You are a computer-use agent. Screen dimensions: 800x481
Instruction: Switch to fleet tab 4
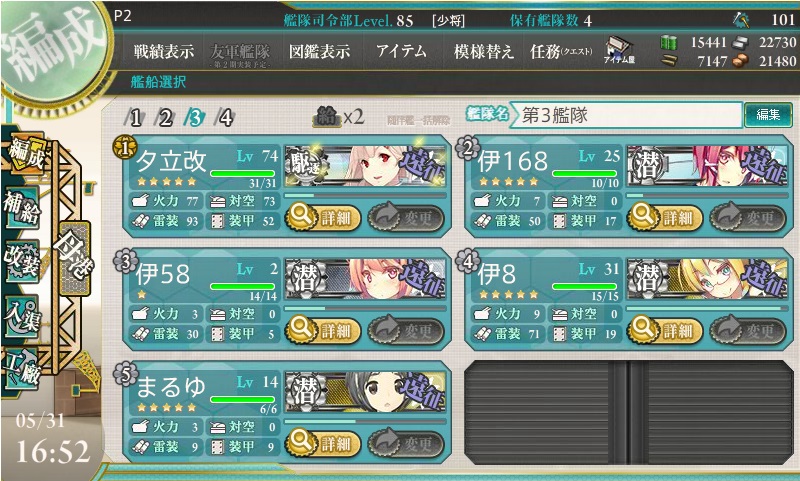coord(226,117)
